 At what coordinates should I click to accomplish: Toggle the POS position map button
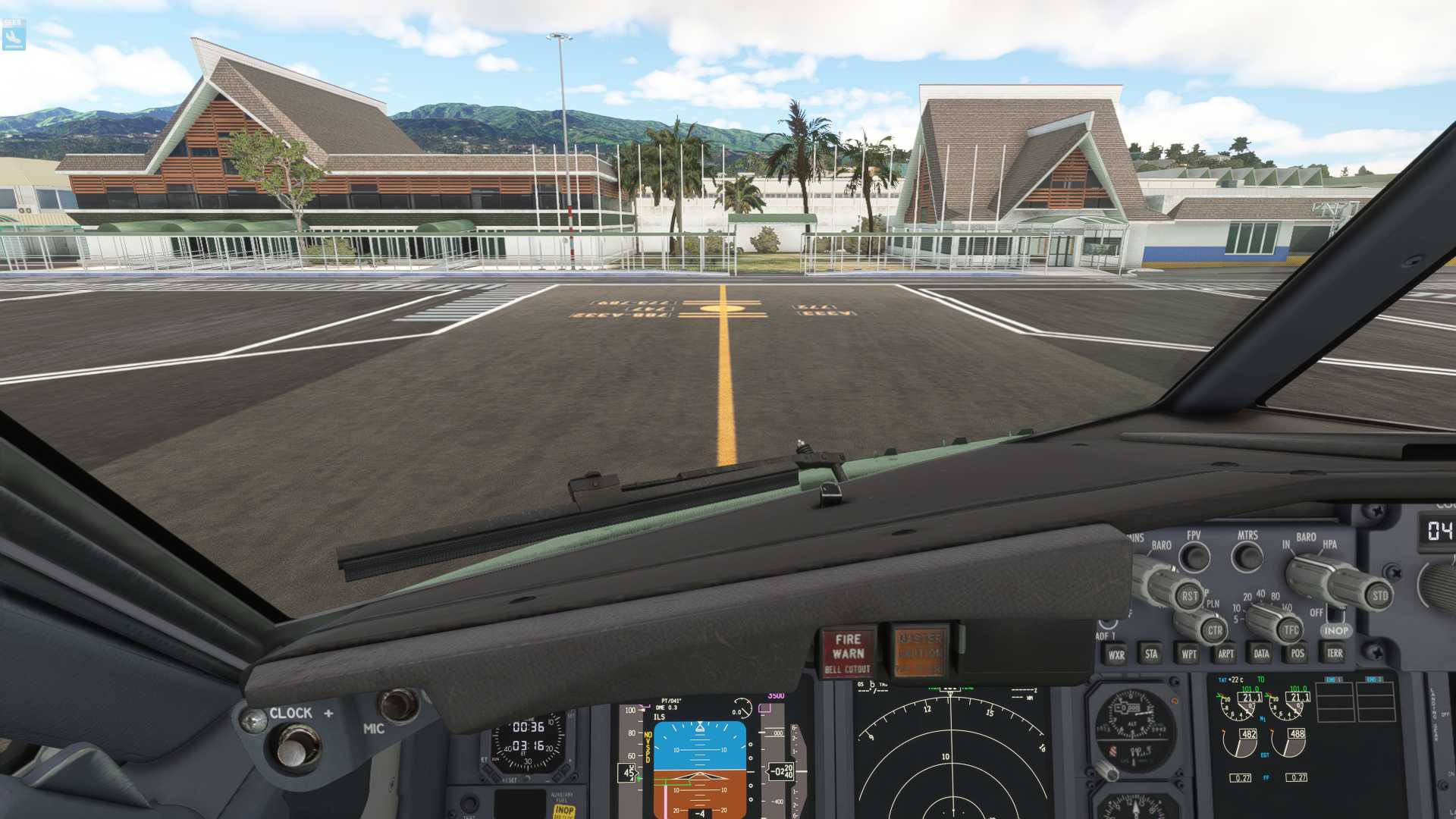pyautogui.click(x=1298, y=653)
